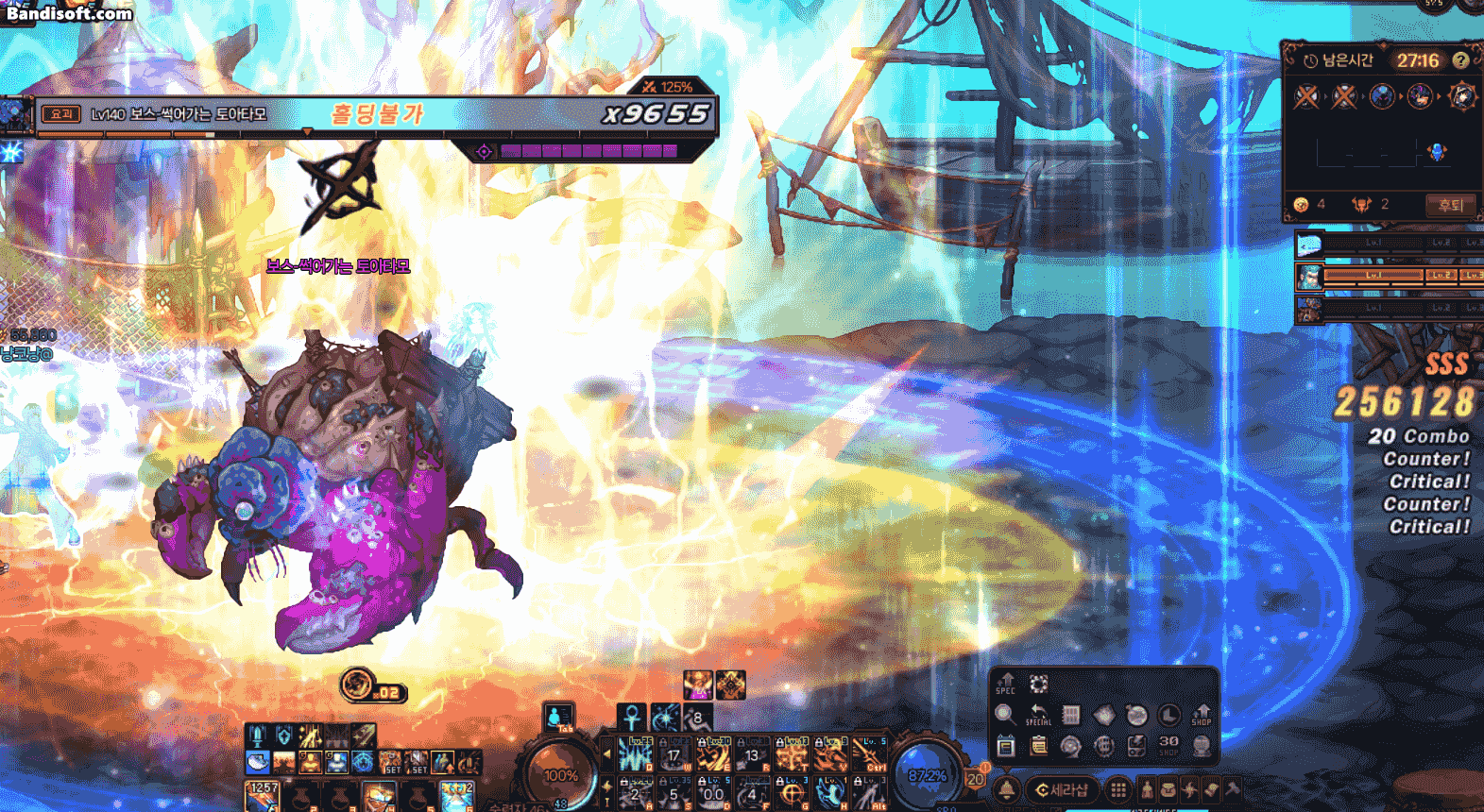Click the Tab character portrait icon
1484x812 pixels.
coord(559,717)
